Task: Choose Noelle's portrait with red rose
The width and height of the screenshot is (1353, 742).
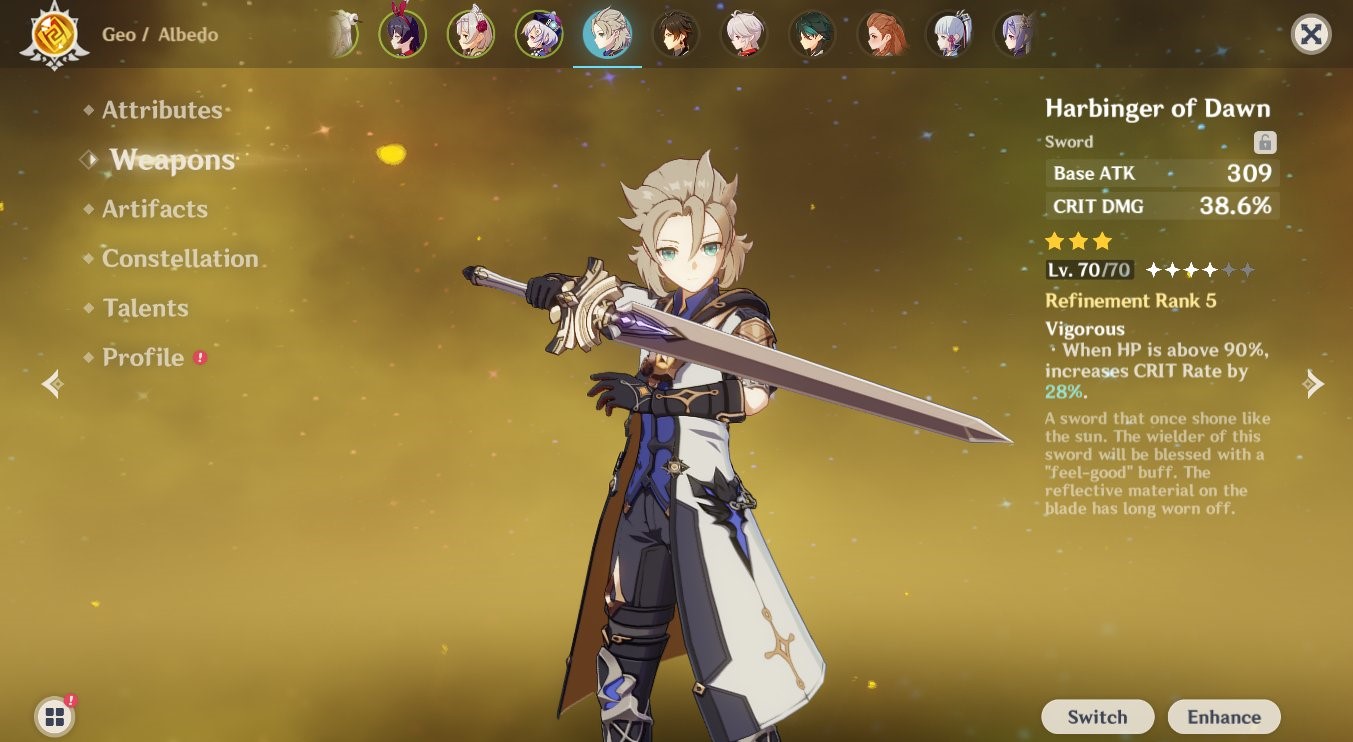Action: [x=470, y=35]
